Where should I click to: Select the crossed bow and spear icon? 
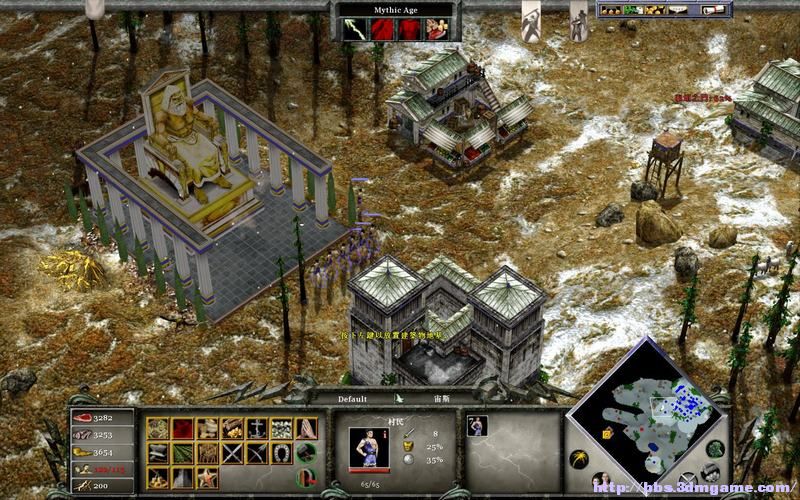[259, 453]
